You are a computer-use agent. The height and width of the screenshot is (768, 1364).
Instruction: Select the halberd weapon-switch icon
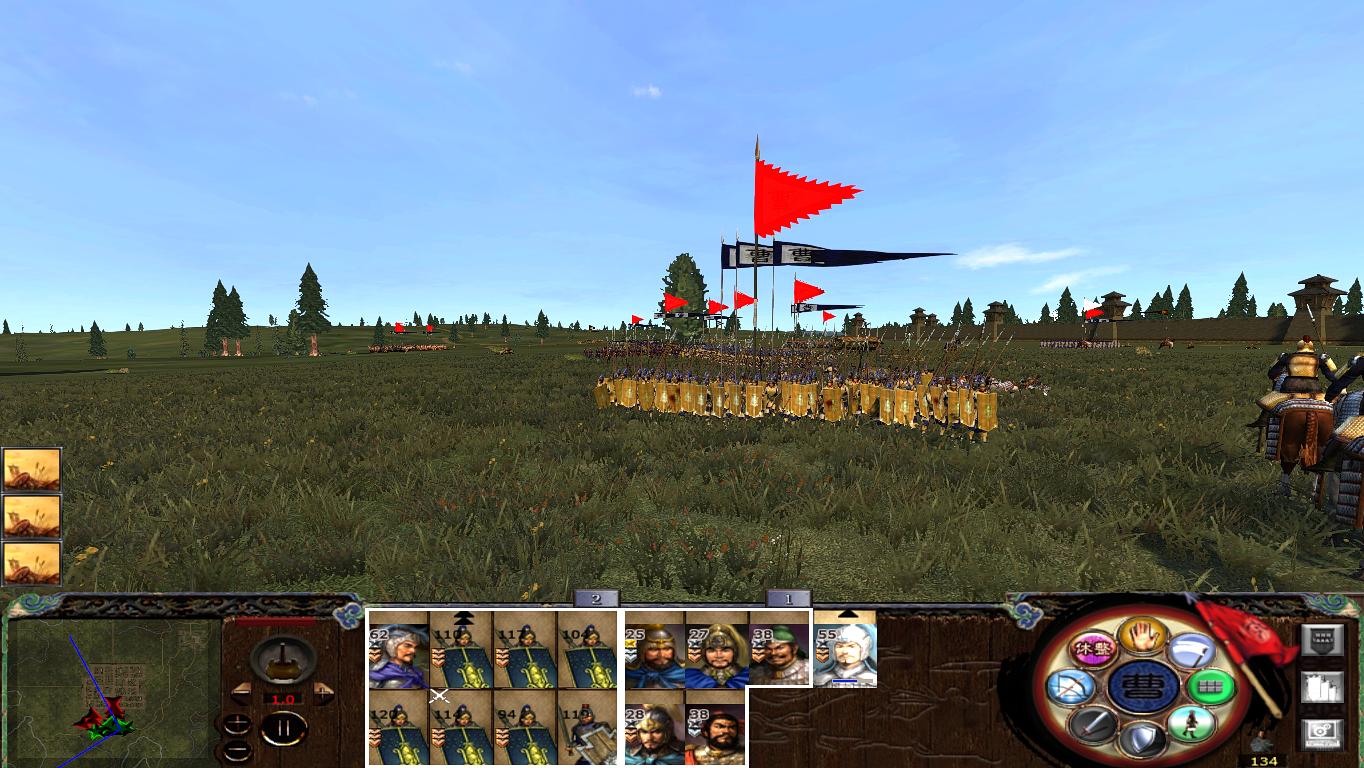[x=1193, y=651]
